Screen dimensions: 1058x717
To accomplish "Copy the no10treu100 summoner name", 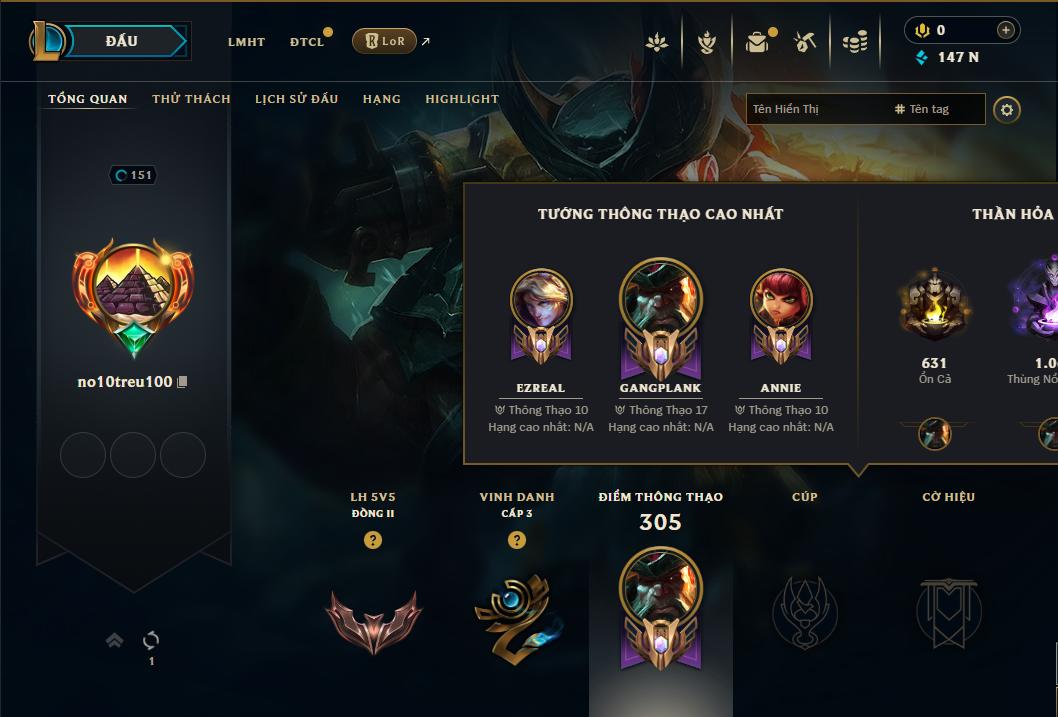I will tap(182, 382).
